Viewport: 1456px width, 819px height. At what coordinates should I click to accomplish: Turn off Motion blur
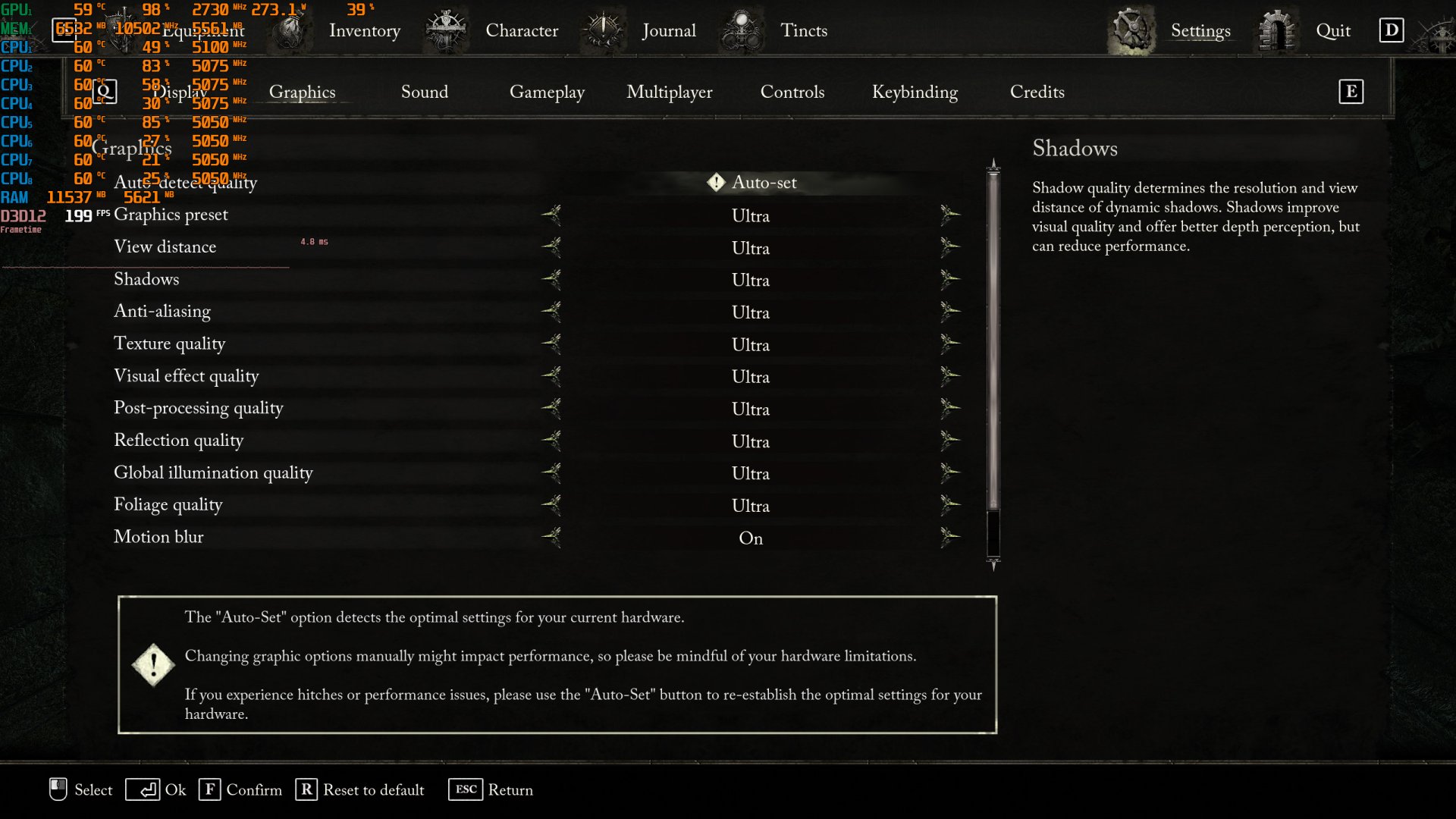tap(951, 537)
